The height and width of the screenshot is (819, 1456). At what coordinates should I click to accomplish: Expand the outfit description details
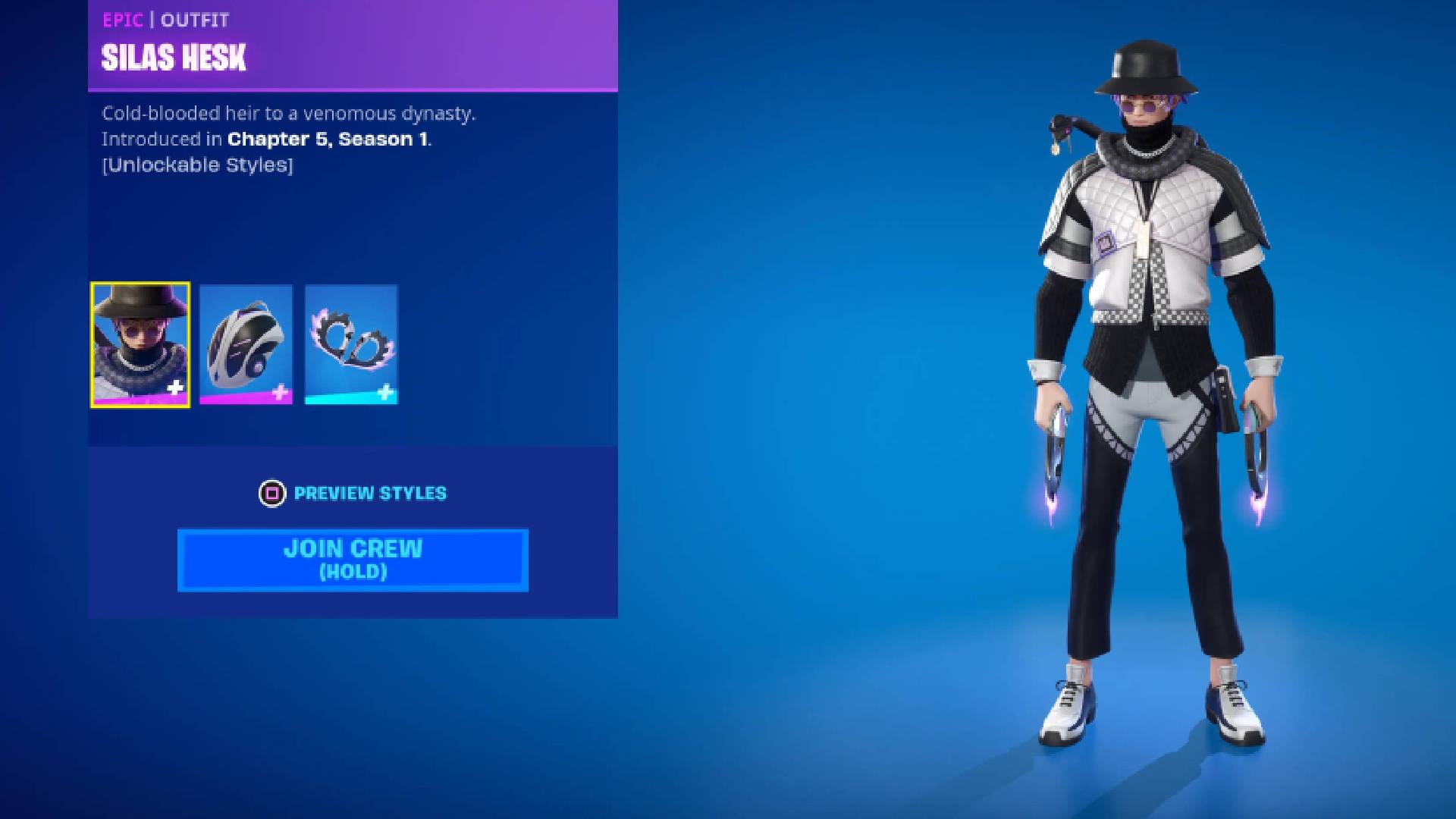pos(288,114)
